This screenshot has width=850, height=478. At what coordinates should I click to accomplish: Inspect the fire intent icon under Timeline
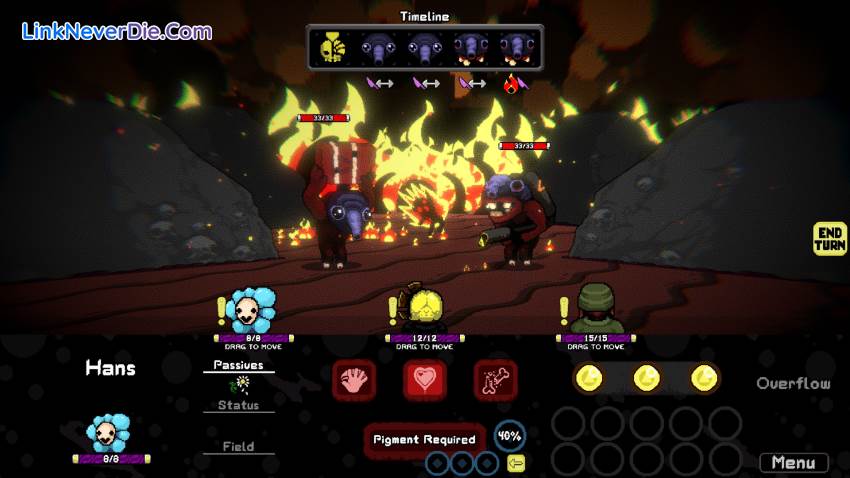click(515, 84)
